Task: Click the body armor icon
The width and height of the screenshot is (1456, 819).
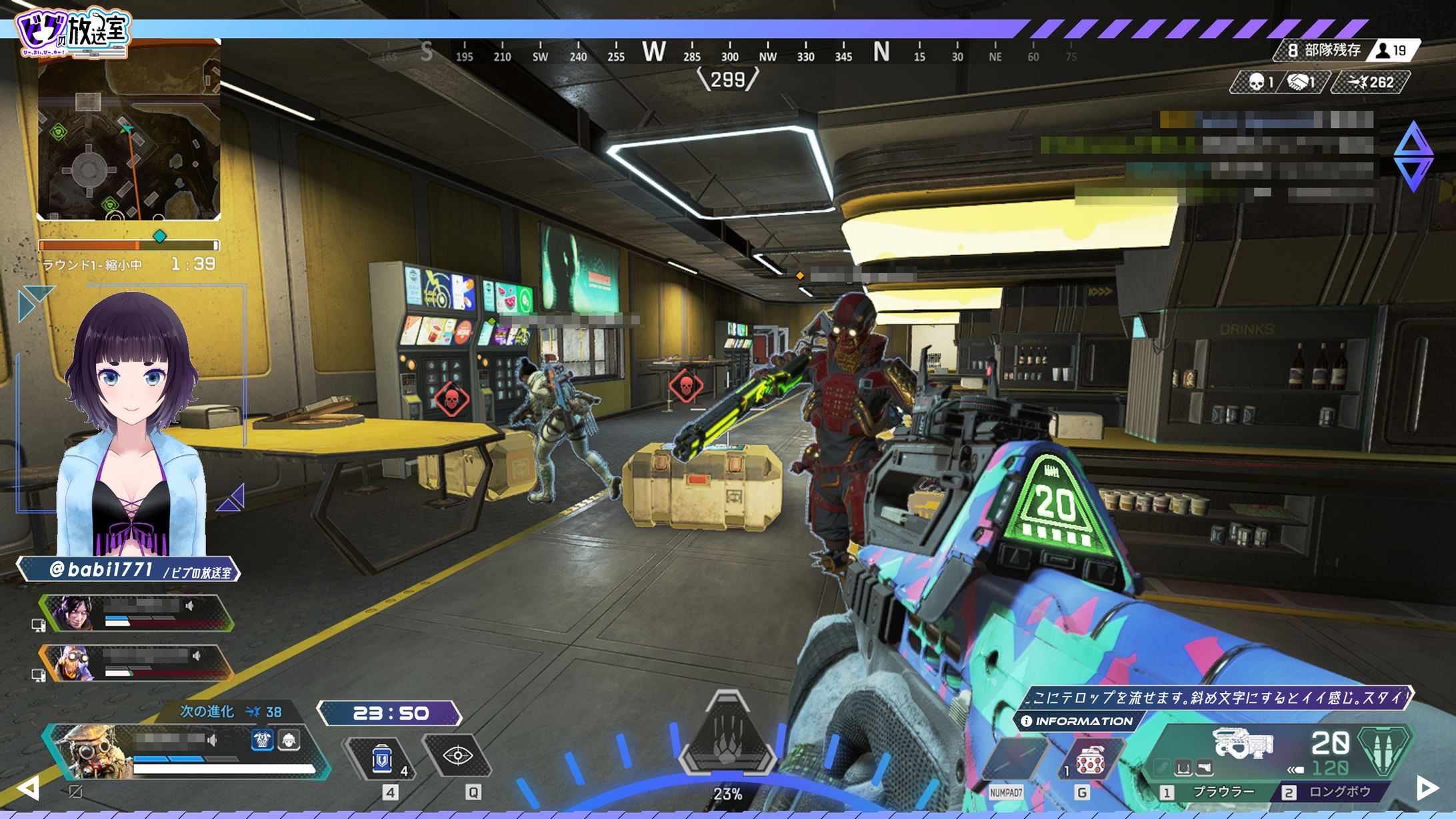Action: click(x=262, y=740)
